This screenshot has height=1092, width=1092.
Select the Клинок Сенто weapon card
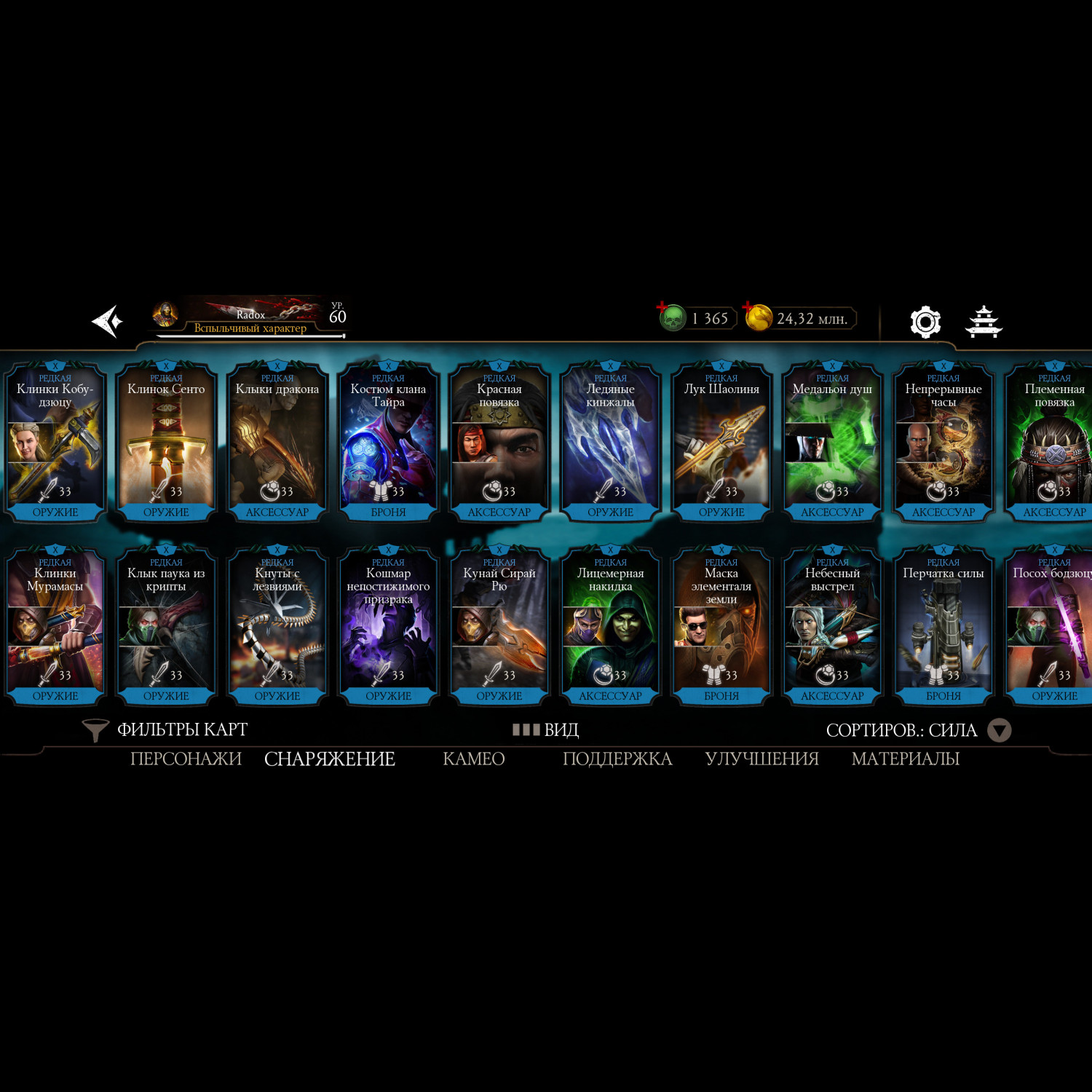click(166, 442)
